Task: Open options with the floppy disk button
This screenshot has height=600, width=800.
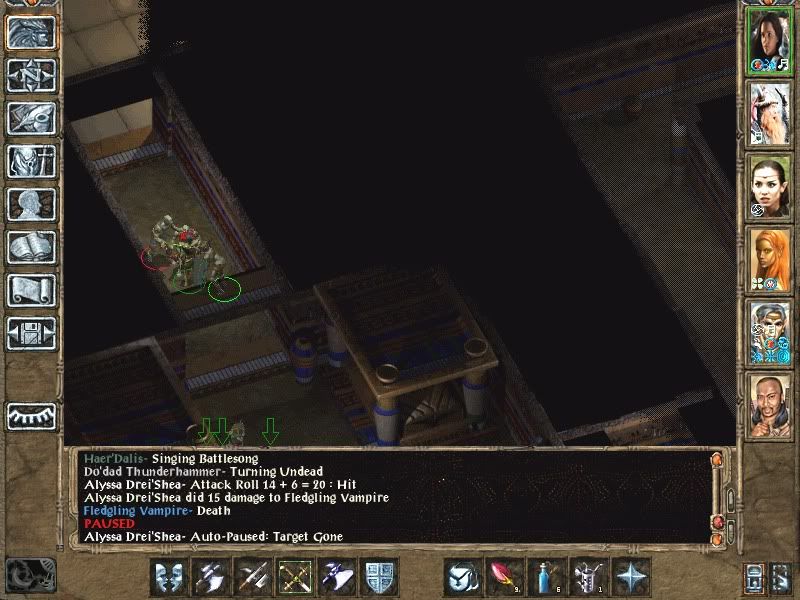Action: (31, 332)
